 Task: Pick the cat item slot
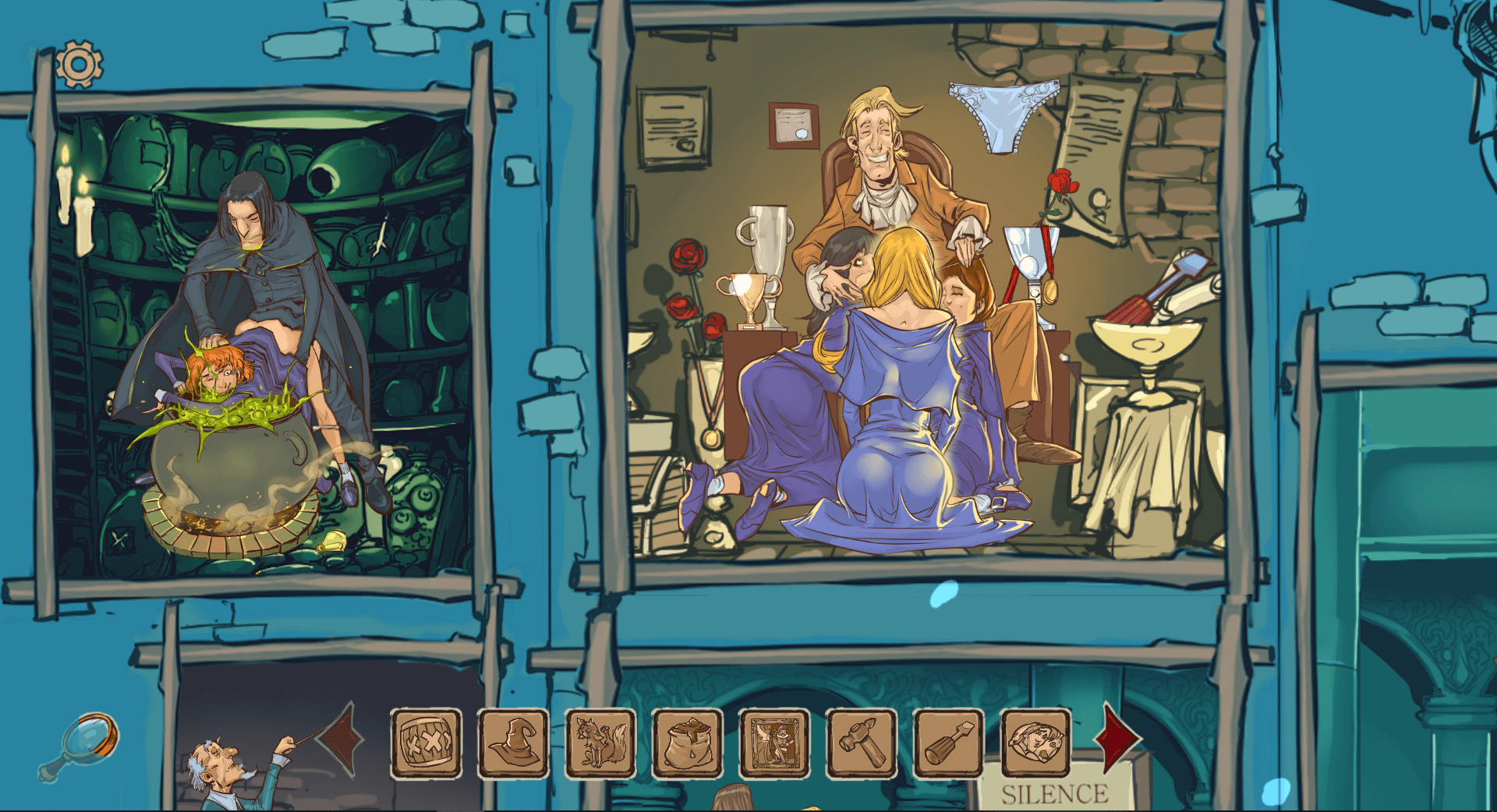point(600,743)
